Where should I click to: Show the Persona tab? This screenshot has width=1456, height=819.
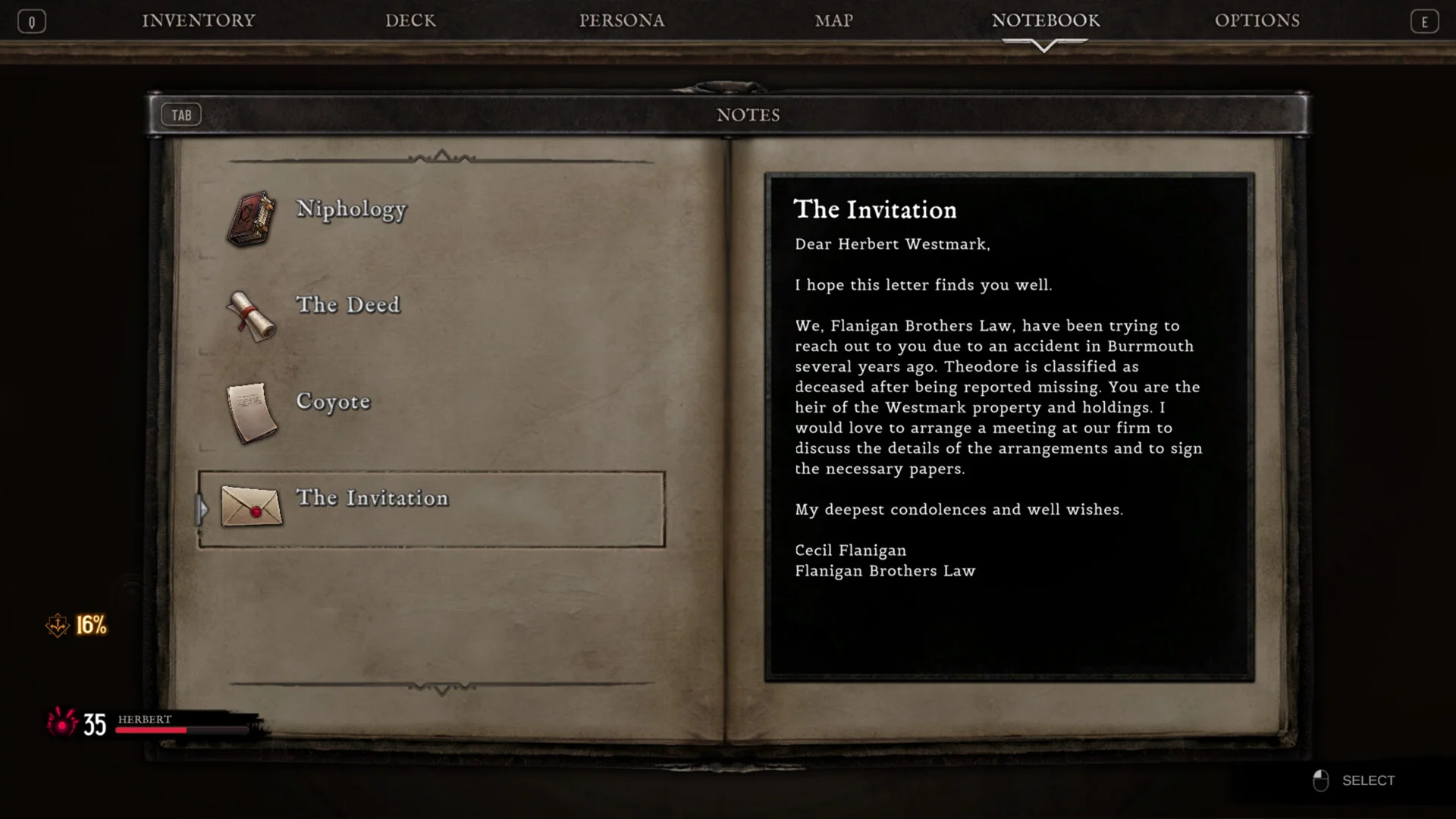(x=622, y=20)
